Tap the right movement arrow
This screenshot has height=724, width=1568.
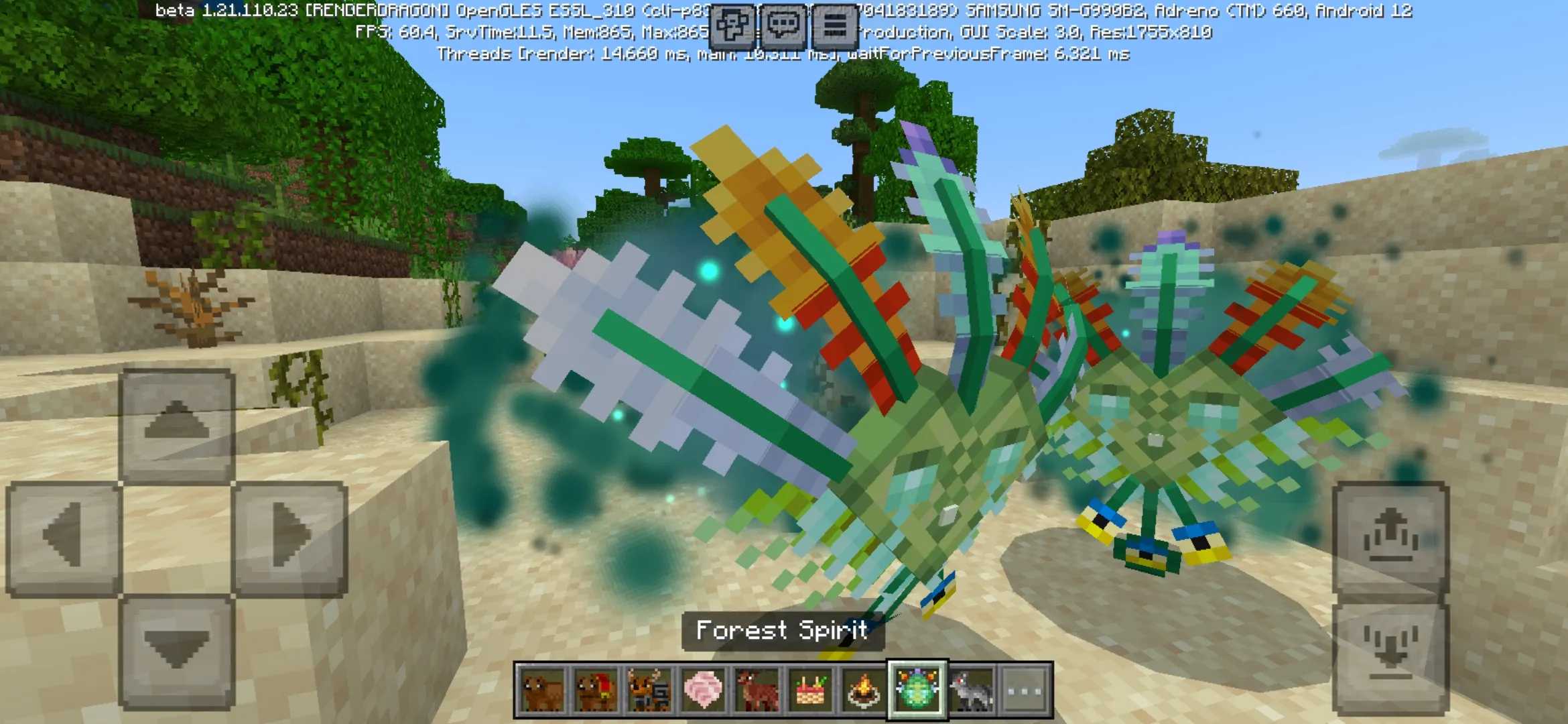coord(288,536)
